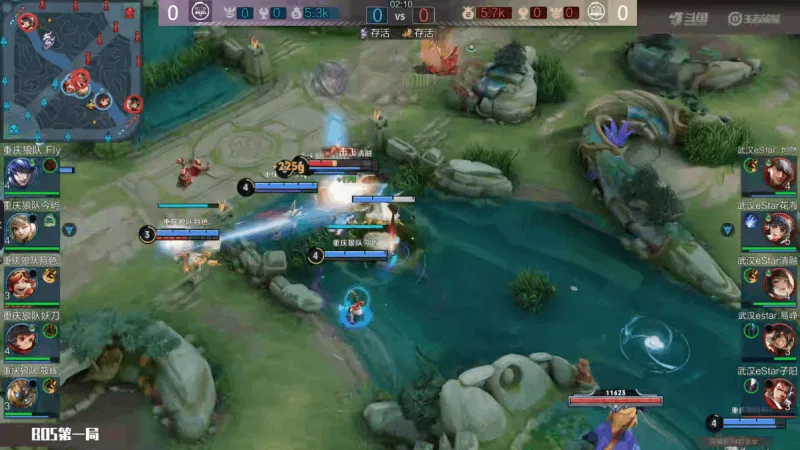Click the right team logo in scoreboard
Screen dimensions: 800x450
click(596, 13)
